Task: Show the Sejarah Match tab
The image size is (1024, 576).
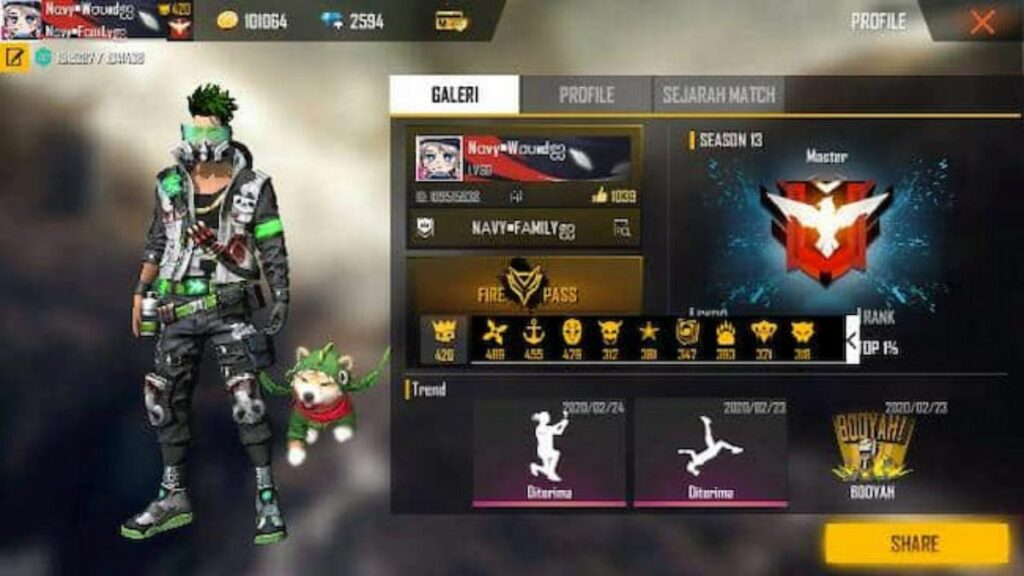Action: tap(718, 95)
